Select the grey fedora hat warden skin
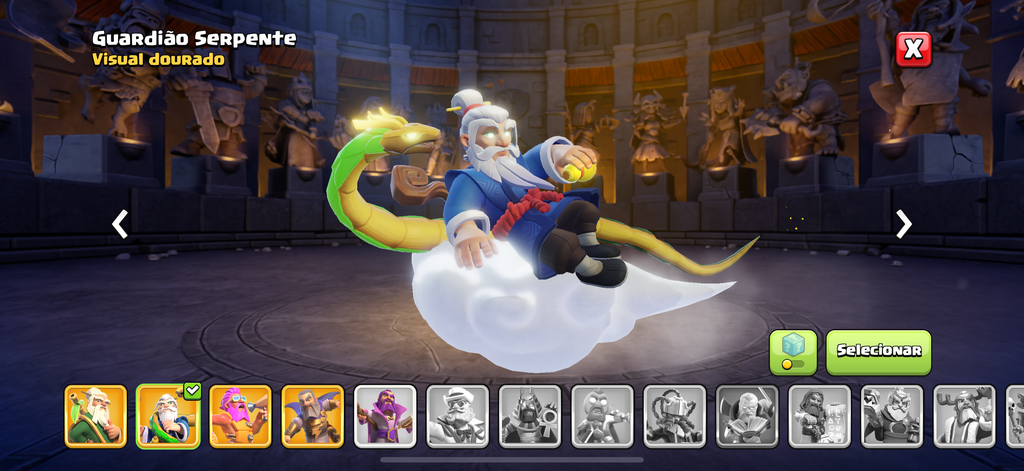1024x471 pixels. tap(457, 415)
